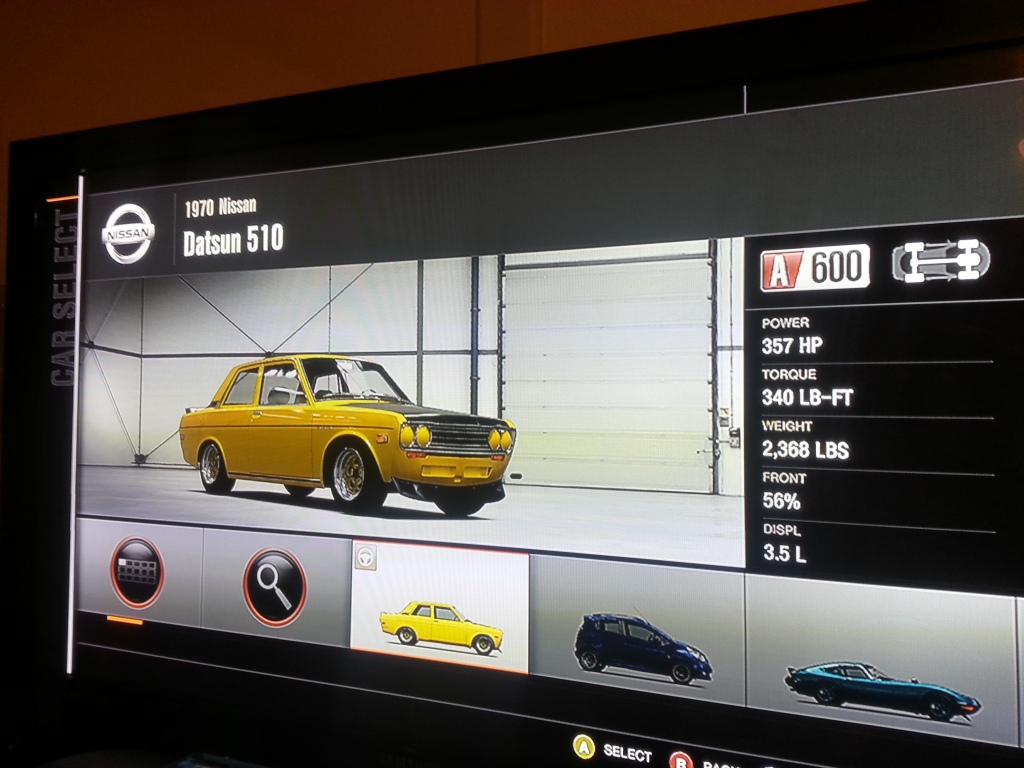
Task: Choose the dark blue hatchback thumbnail
Action: click(638, 632)
